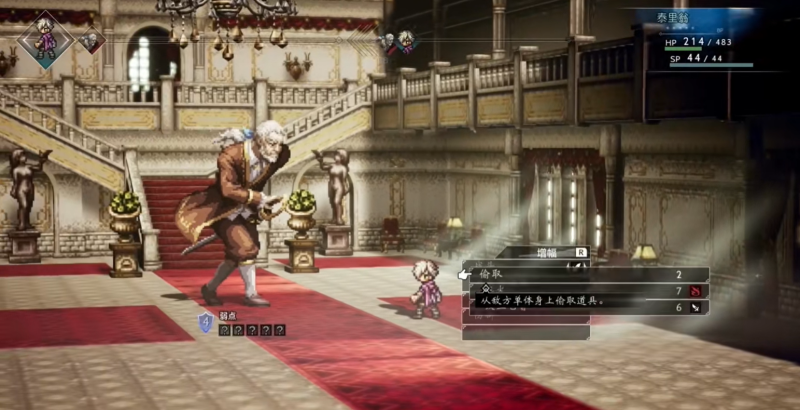Viewport: 800px width, 410px height.
Task: Click the next-turn order portraits
Action: [x=397, y=43]
